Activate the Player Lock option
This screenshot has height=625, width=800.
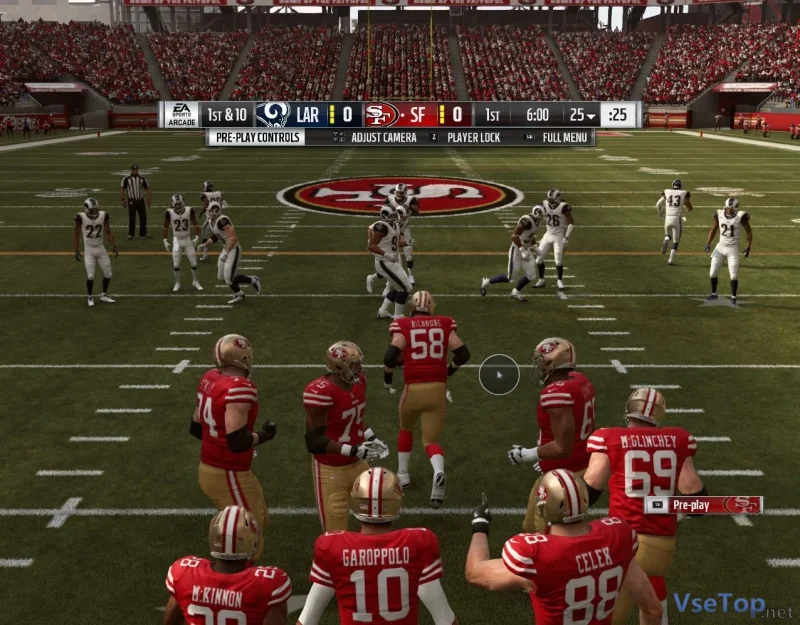[474, 137]
